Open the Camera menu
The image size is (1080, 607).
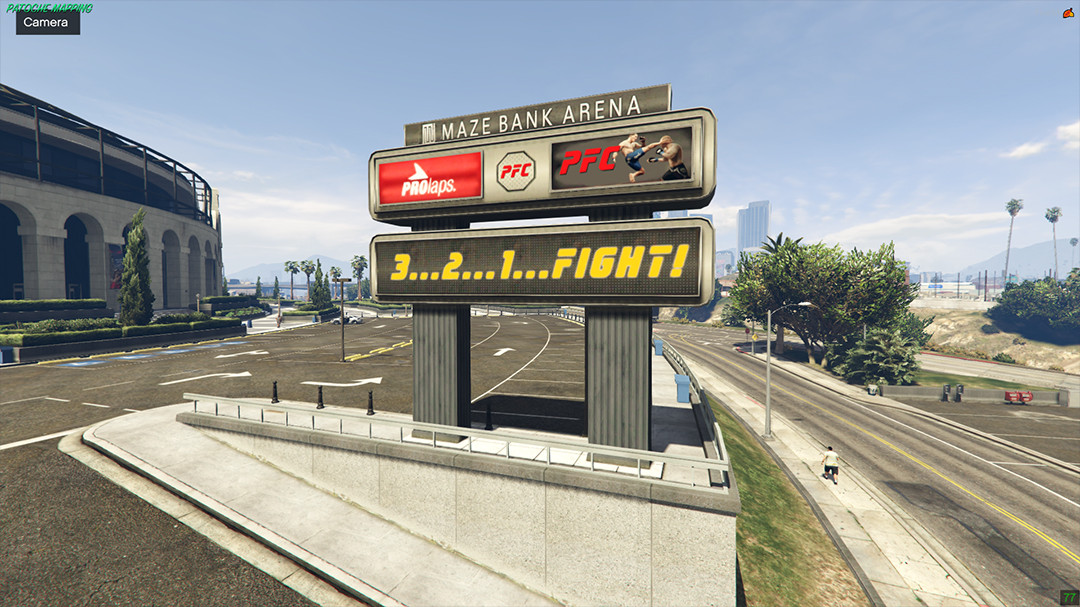[47, 22]
